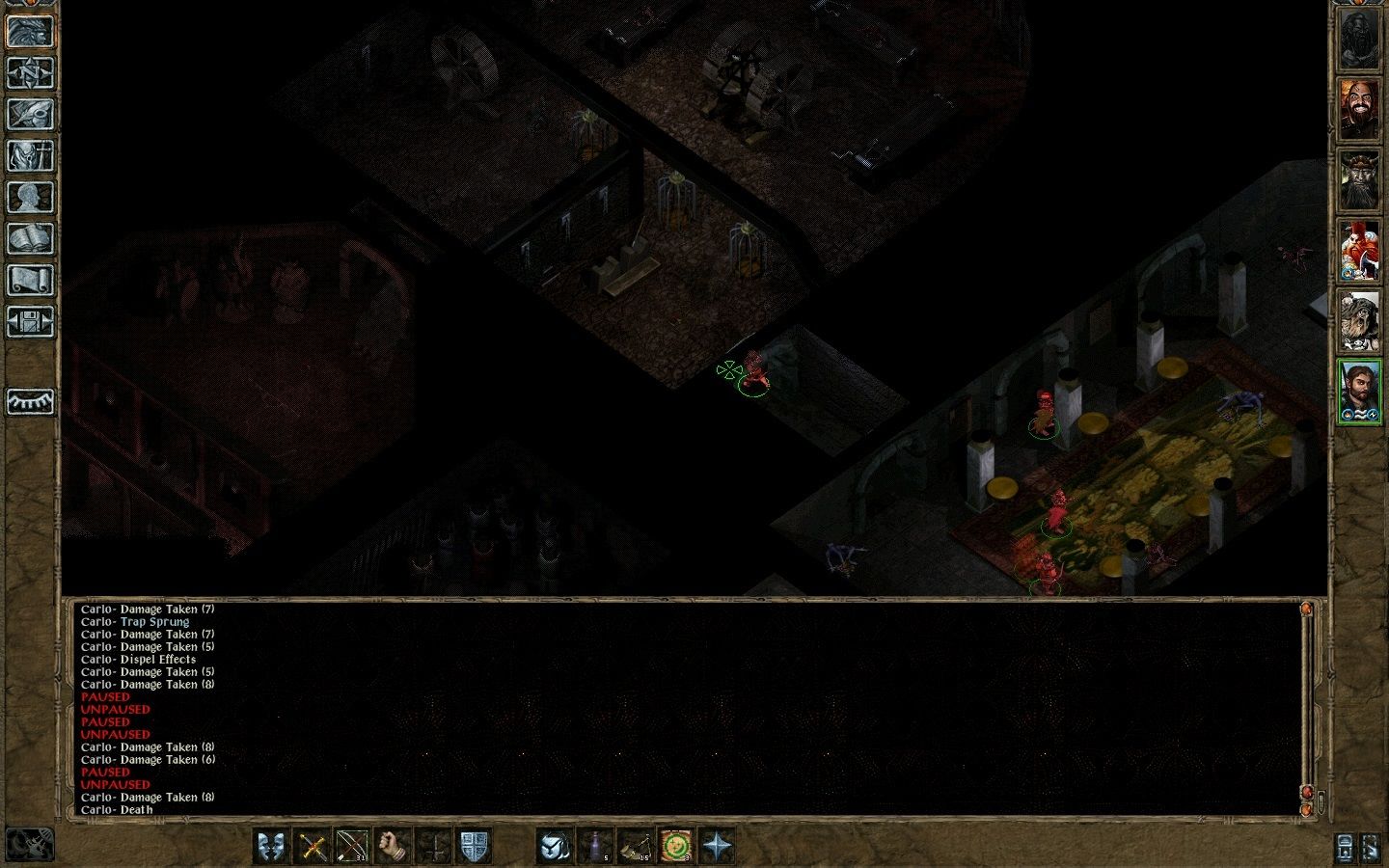Choose the unarmed fist attack slot
Screen dimensions: 1389x868
pyautogui.click(x=391, y=846)
